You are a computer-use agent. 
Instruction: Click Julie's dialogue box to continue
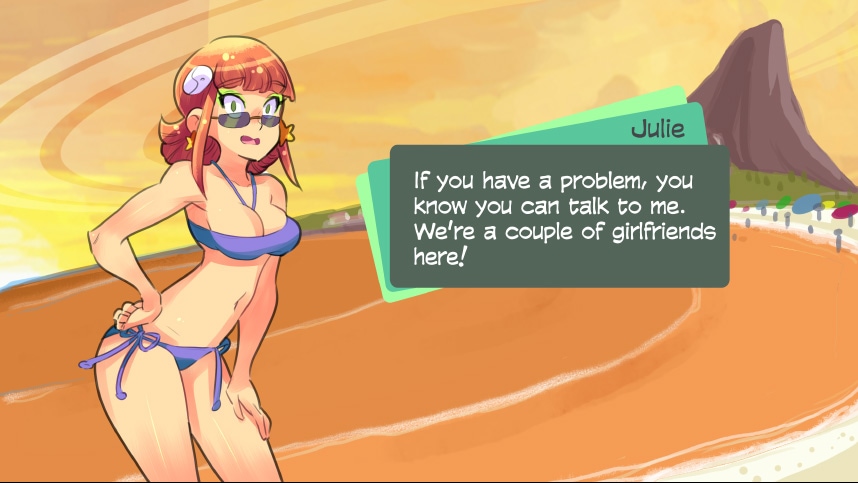[558, 217]
